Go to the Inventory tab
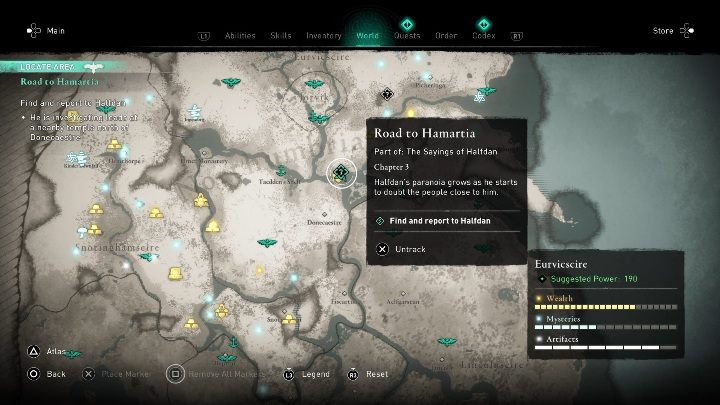 (x=323, y=35)
